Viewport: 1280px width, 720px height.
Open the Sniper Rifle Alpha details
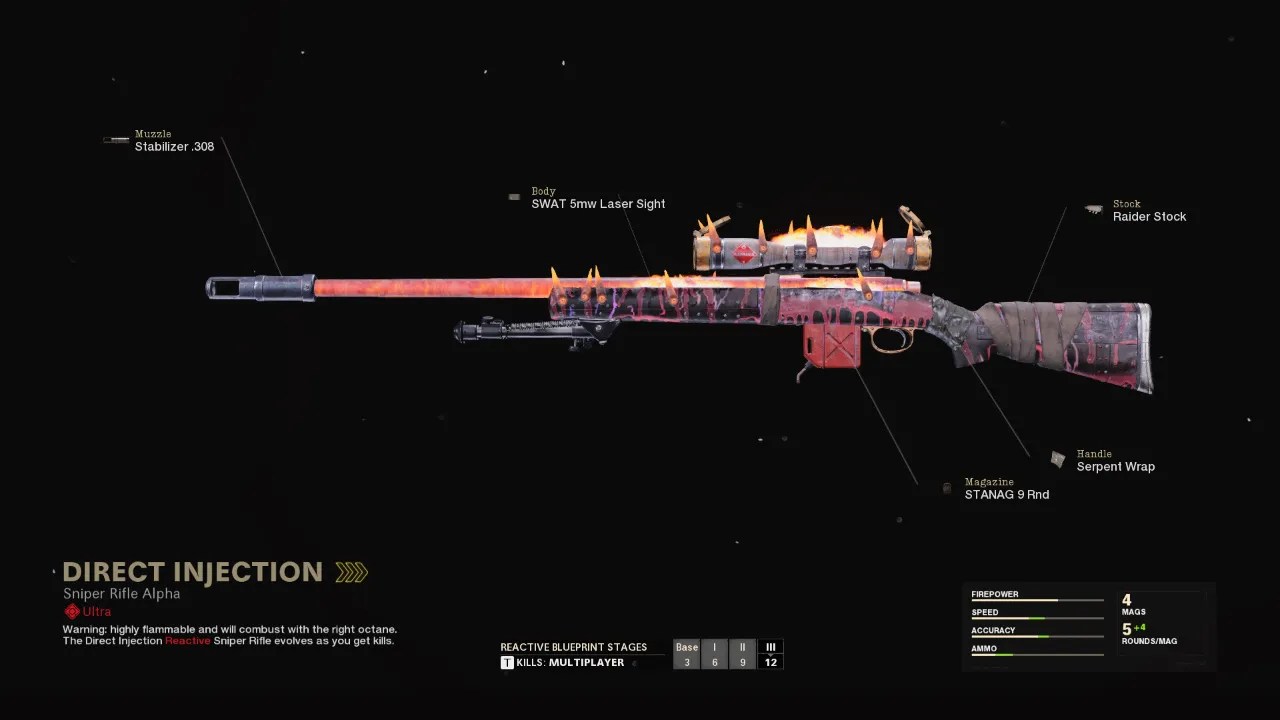tap(120, 593)
